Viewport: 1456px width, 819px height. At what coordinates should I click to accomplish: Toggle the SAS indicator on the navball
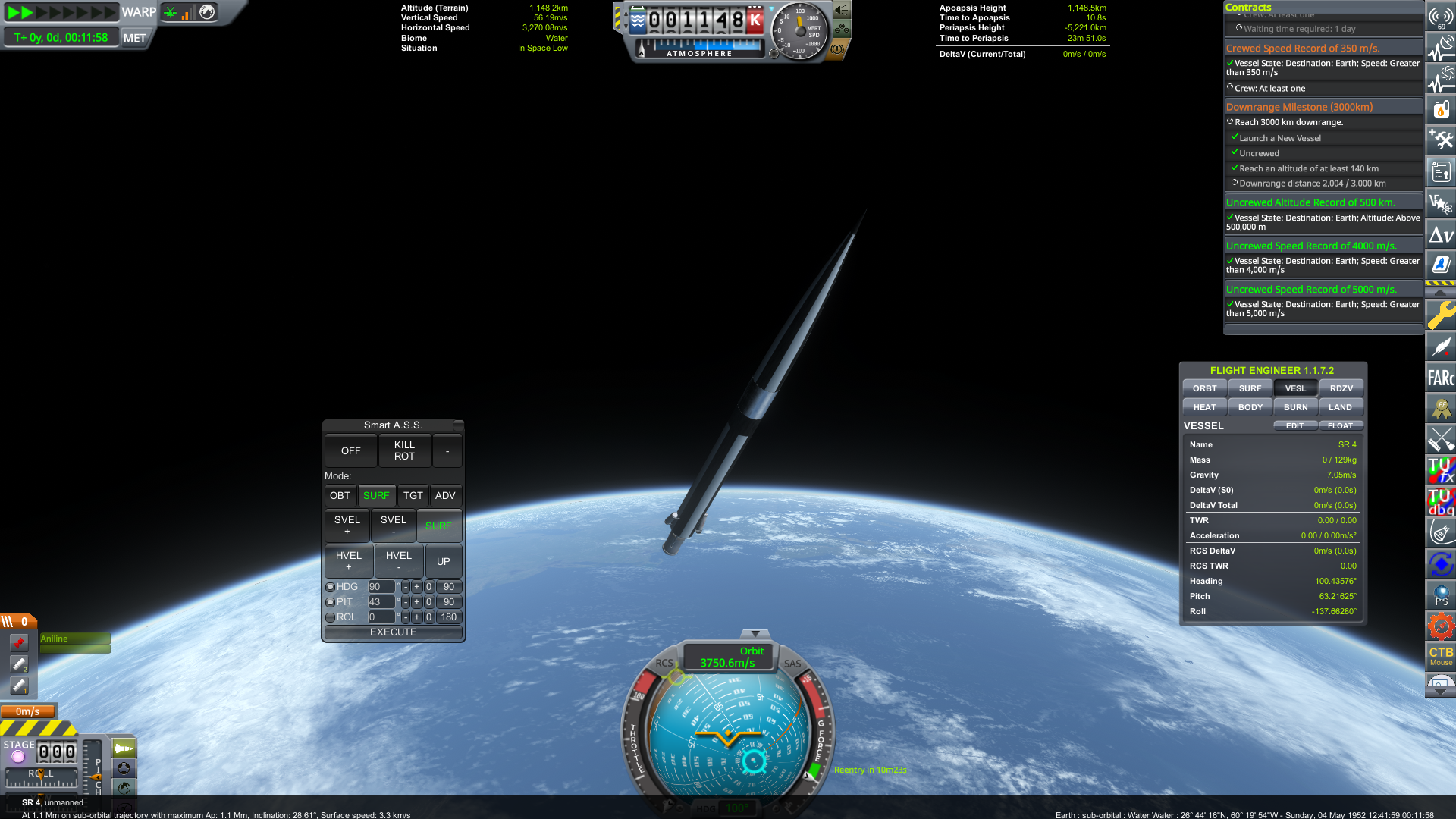click(792, 664)
